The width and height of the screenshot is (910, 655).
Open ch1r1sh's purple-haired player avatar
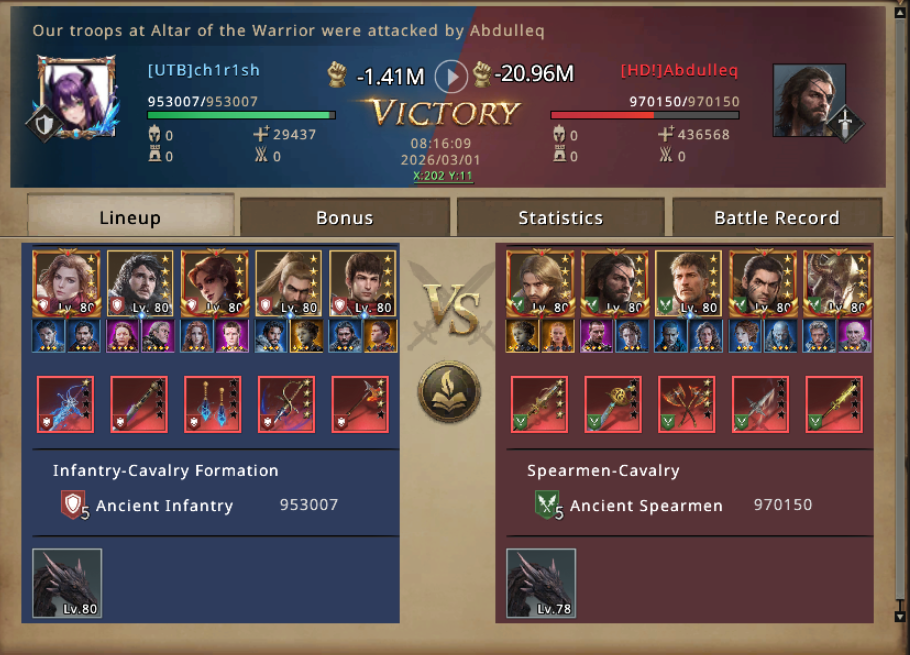pyautogui.click(x=76, y=97)
